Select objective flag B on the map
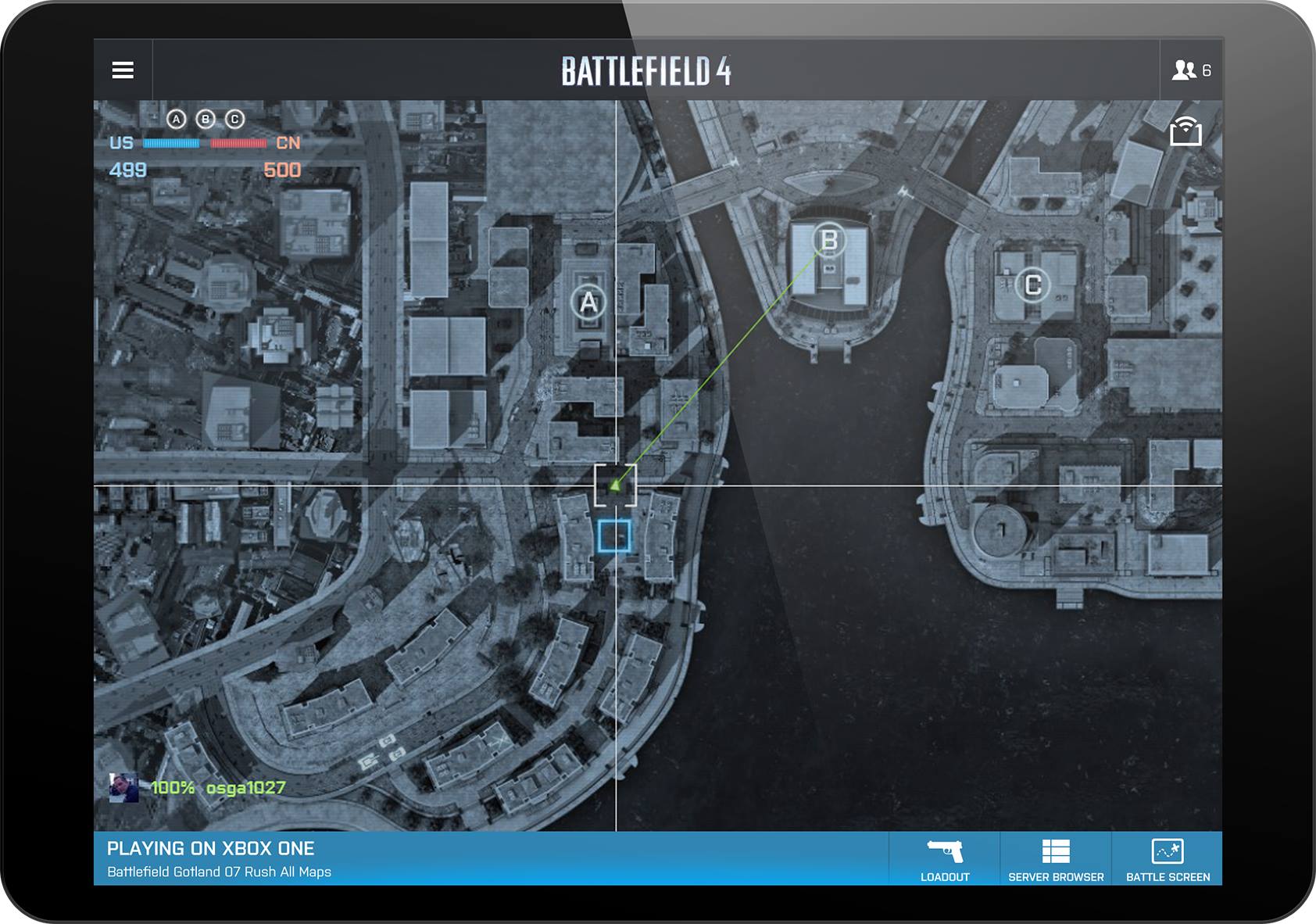Image resolution: width=1316 pixels, height=924 pixels. coord(828,240)
